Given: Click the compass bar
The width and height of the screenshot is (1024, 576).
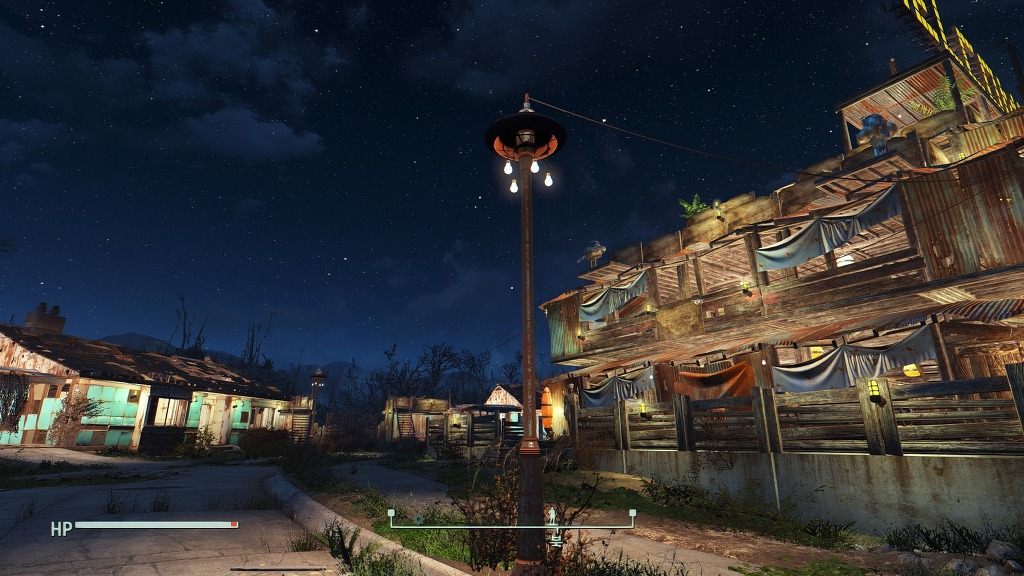Looking at the screenshot, I should [x=512, y=524].
